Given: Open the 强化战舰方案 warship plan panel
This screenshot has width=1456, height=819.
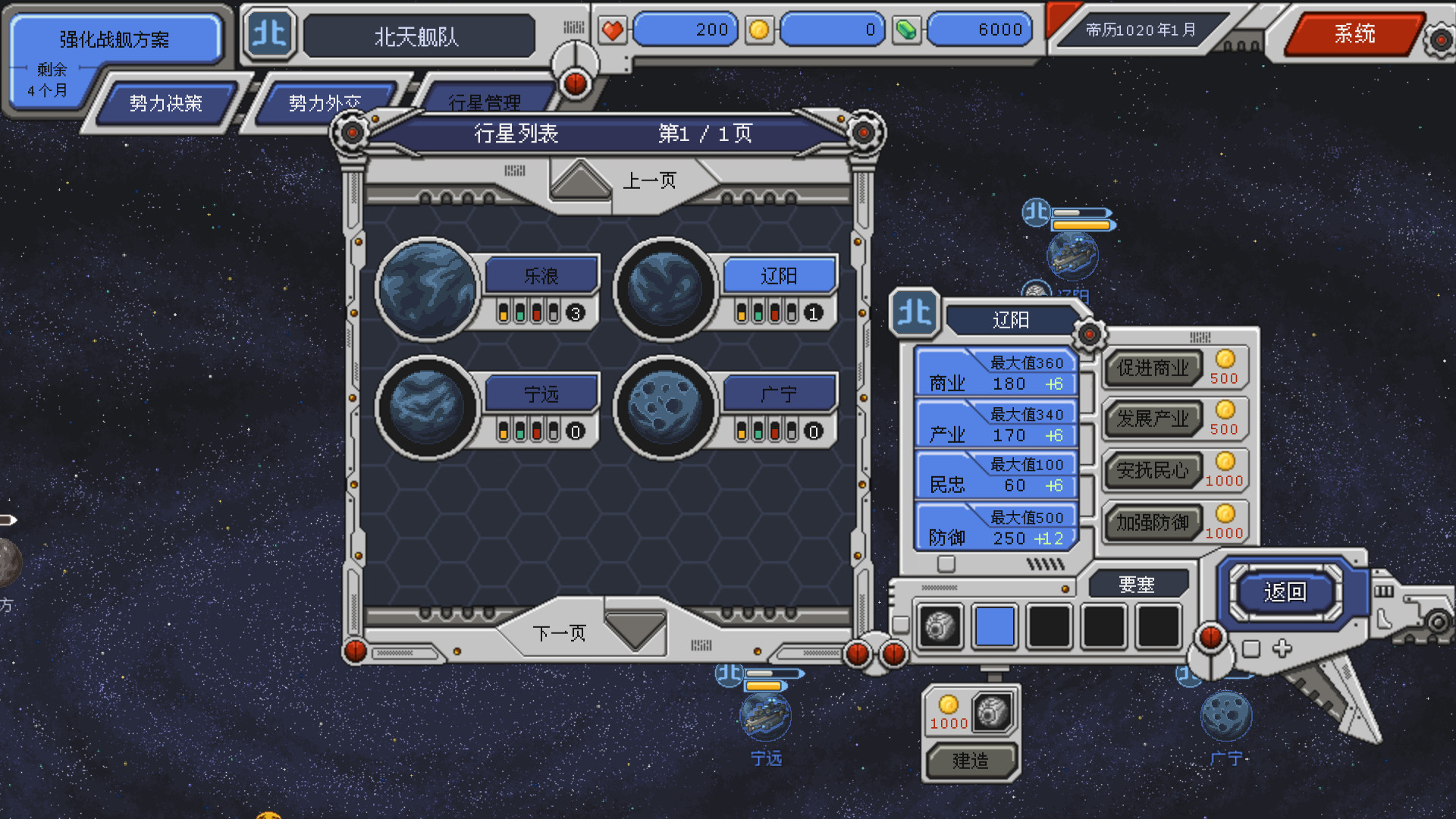Looking at the screenshot, I should [115, 39].
